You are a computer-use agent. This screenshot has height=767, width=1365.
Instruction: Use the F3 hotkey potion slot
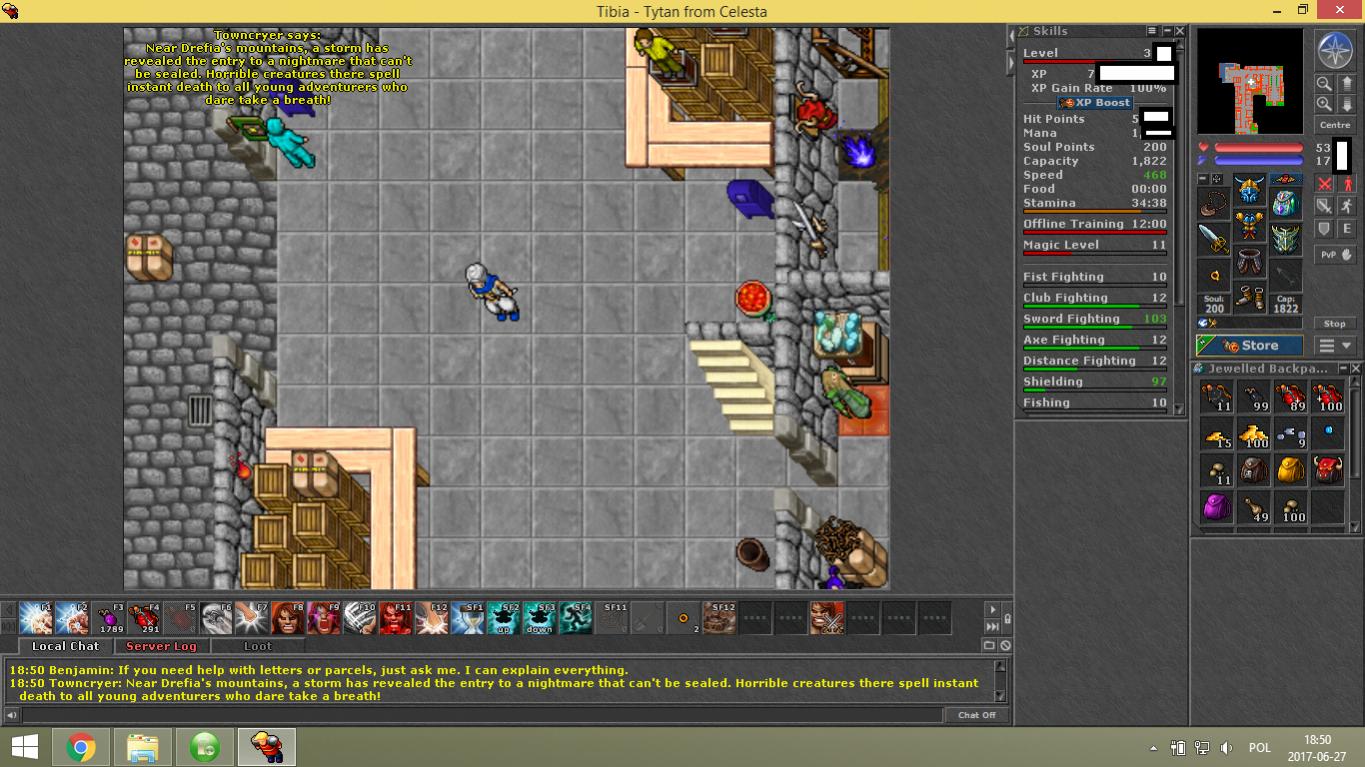tap(111, 618)
